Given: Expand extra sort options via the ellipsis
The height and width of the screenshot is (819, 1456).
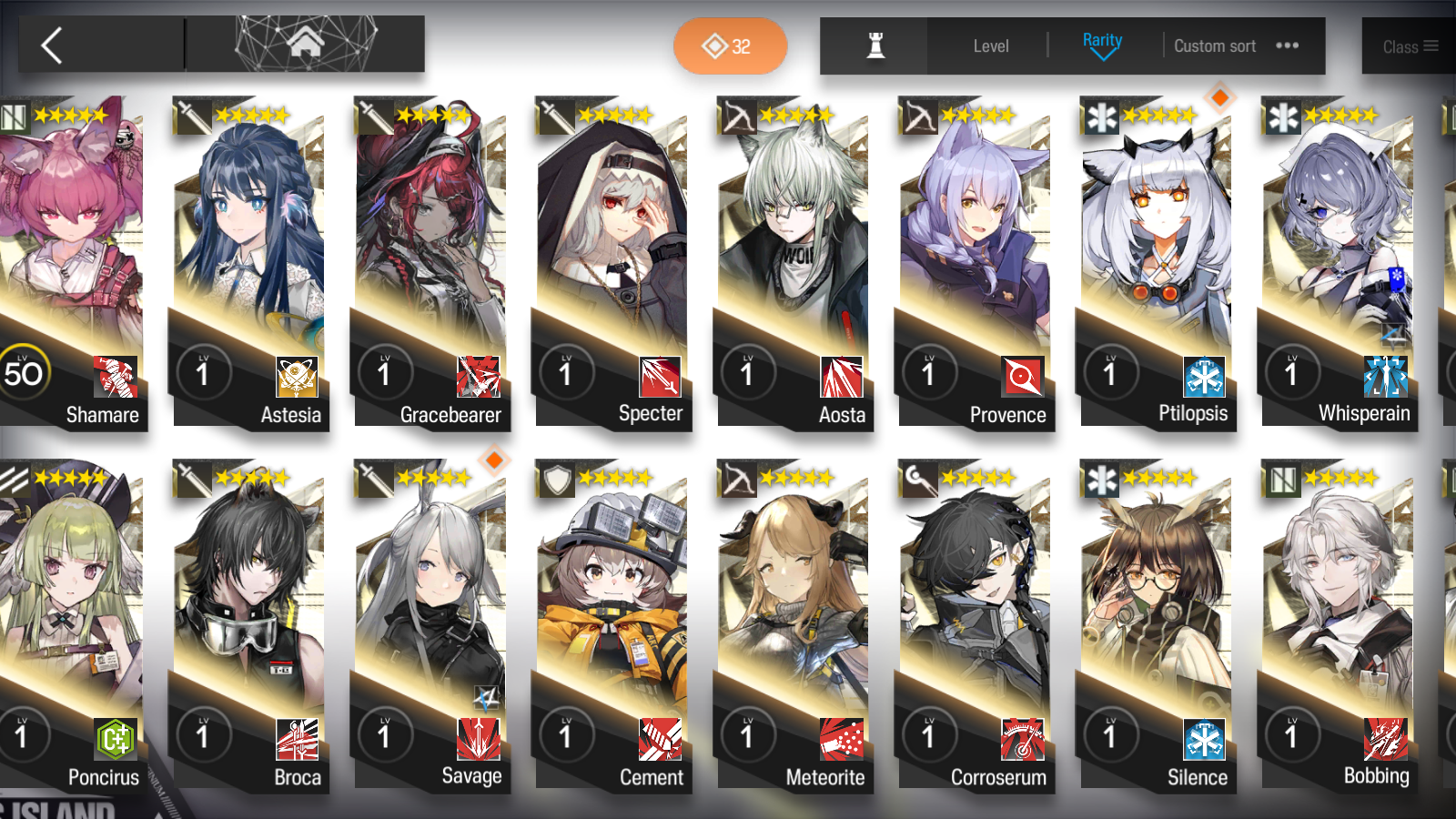Looking at the screenshot, I should 1287,45.
